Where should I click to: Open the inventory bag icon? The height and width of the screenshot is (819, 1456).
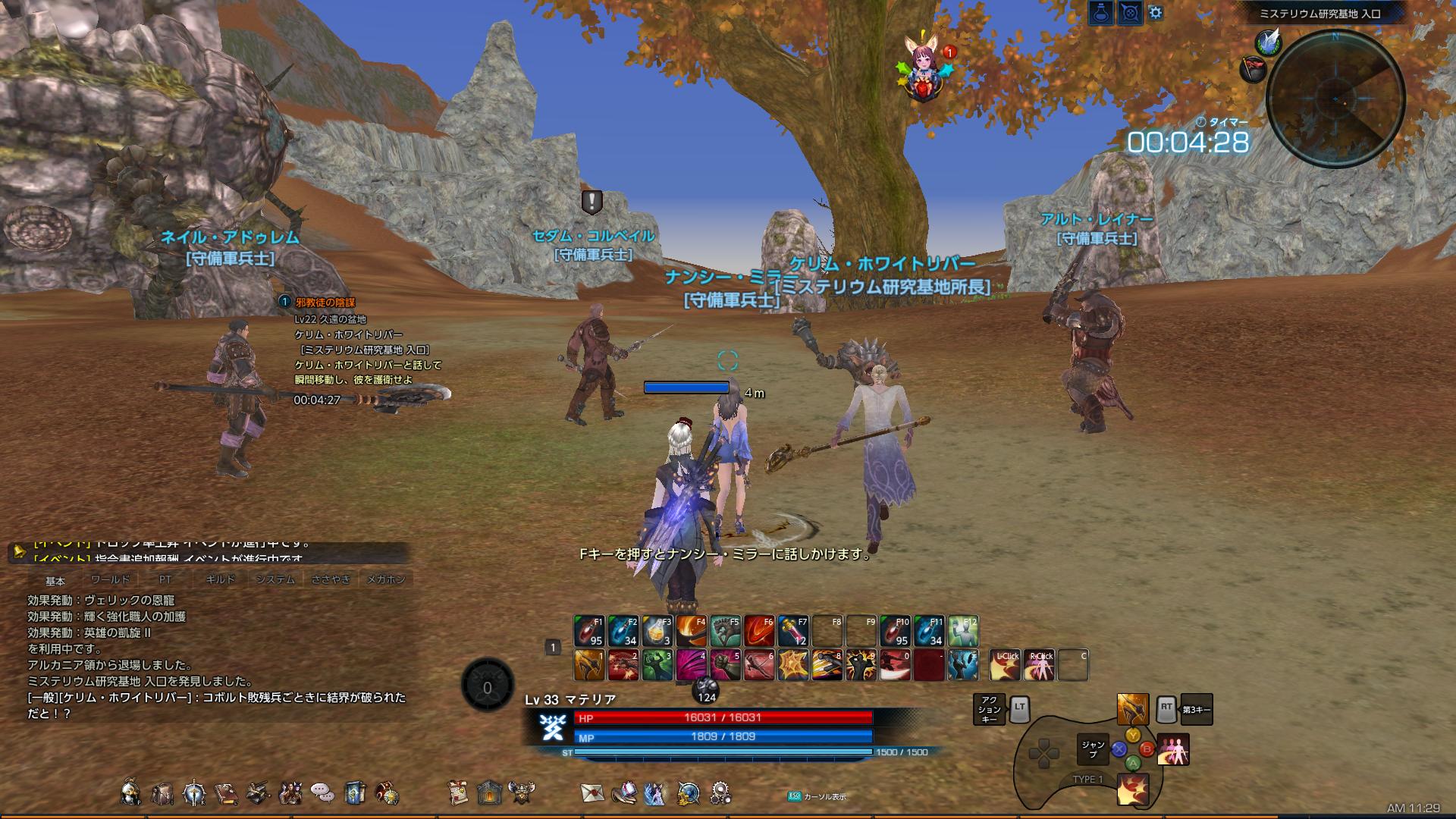[164, 794]
